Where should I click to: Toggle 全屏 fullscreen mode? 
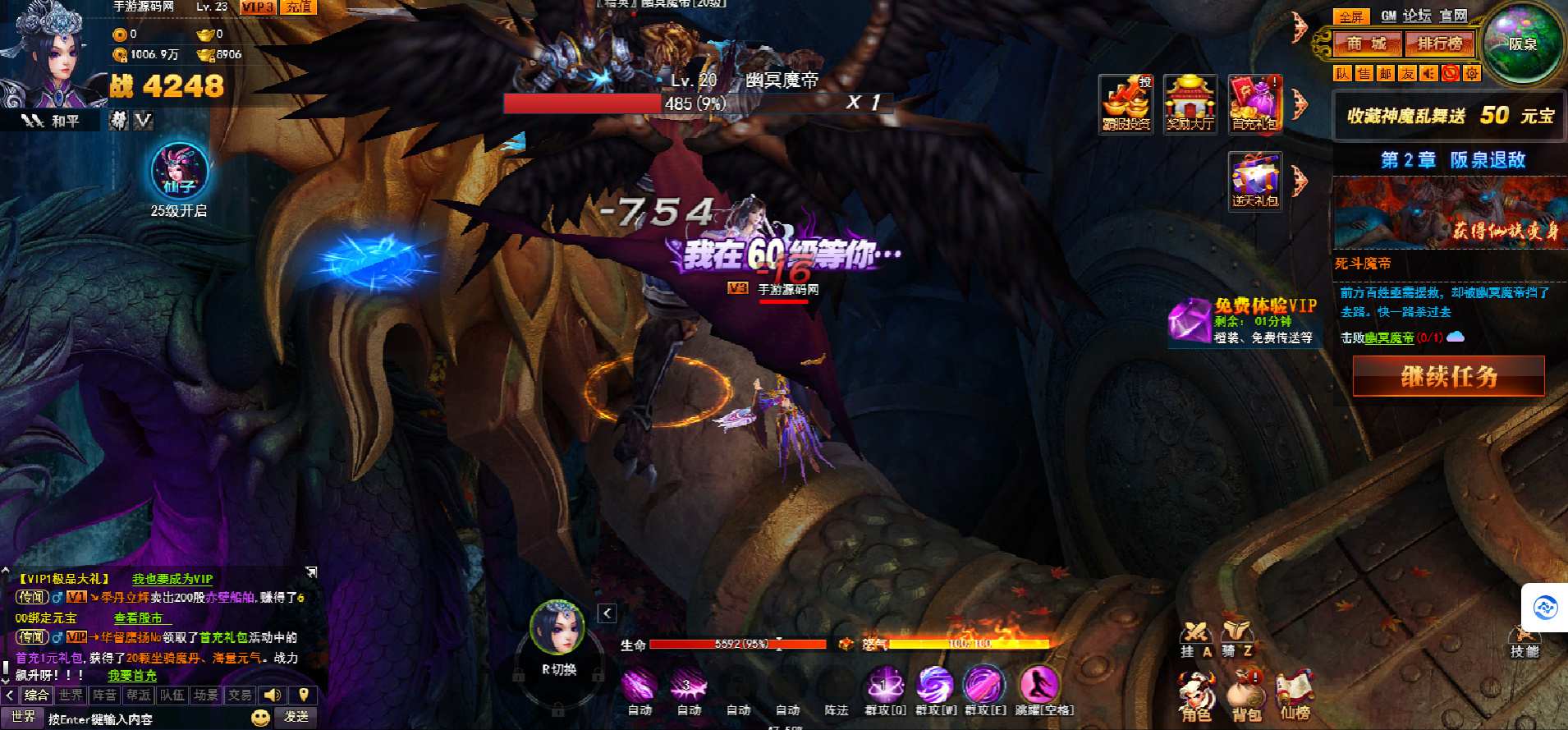[1350, 16]
